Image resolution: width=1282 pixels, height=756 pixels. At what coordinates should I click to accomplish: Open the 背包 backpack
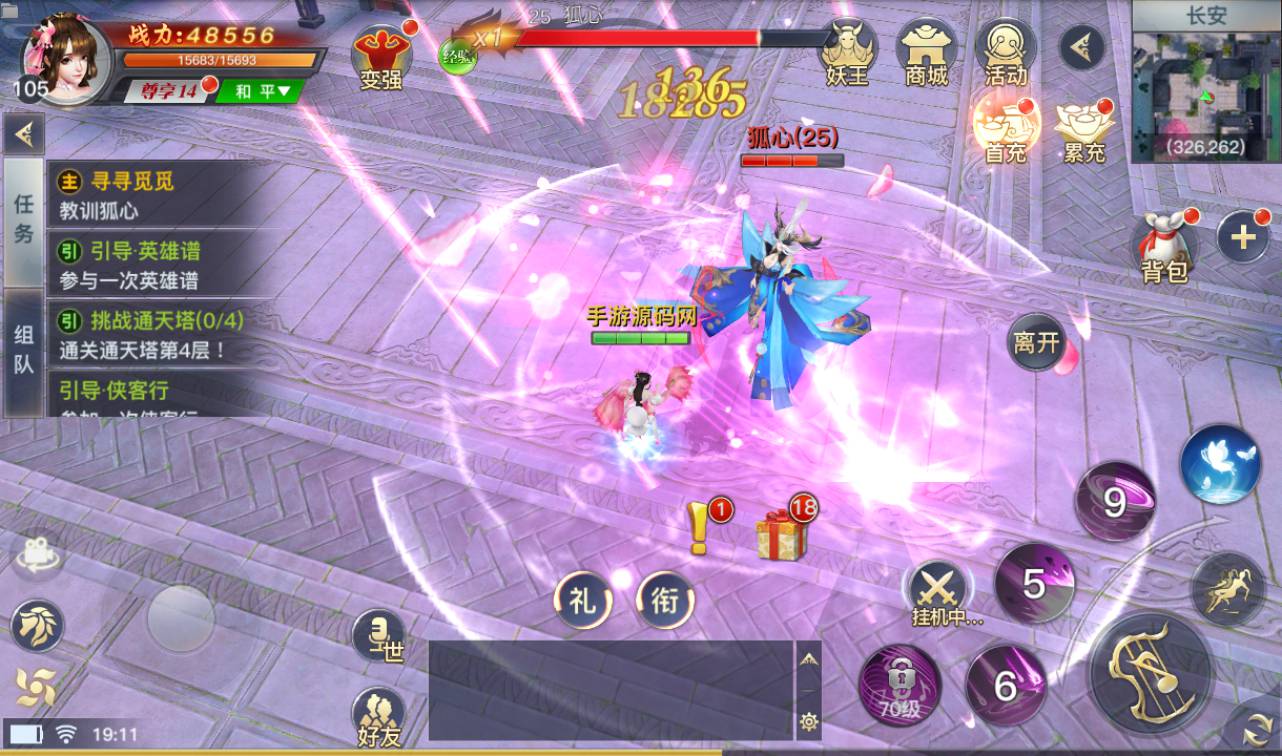point(1164,248)
